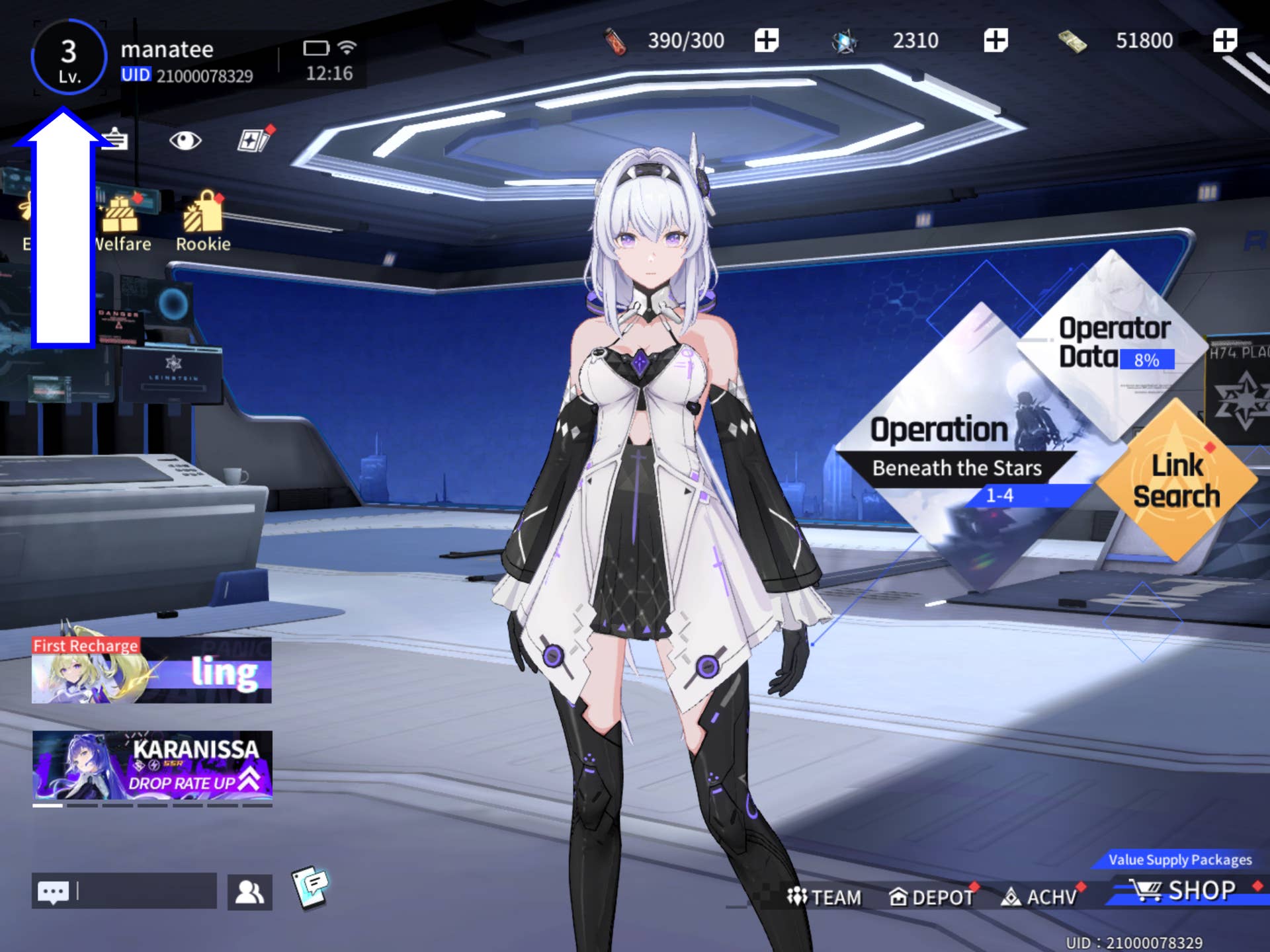Screen dimensions: 1270x952
Task: Toggle the eye icon to hide the interface
Action: (185, 140)
